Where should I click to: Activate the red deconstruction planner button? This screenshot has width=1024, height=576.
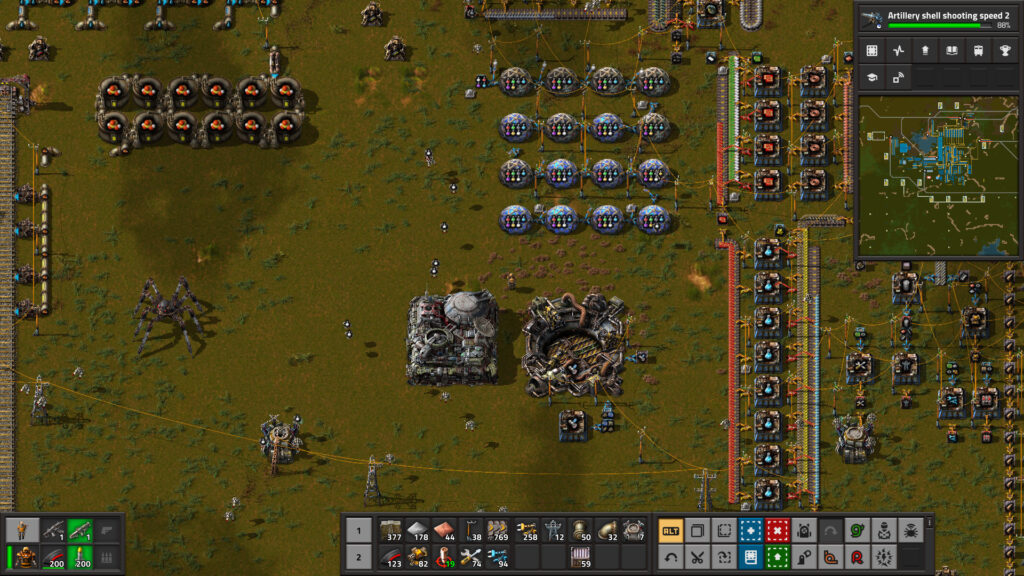coord(777,531)
